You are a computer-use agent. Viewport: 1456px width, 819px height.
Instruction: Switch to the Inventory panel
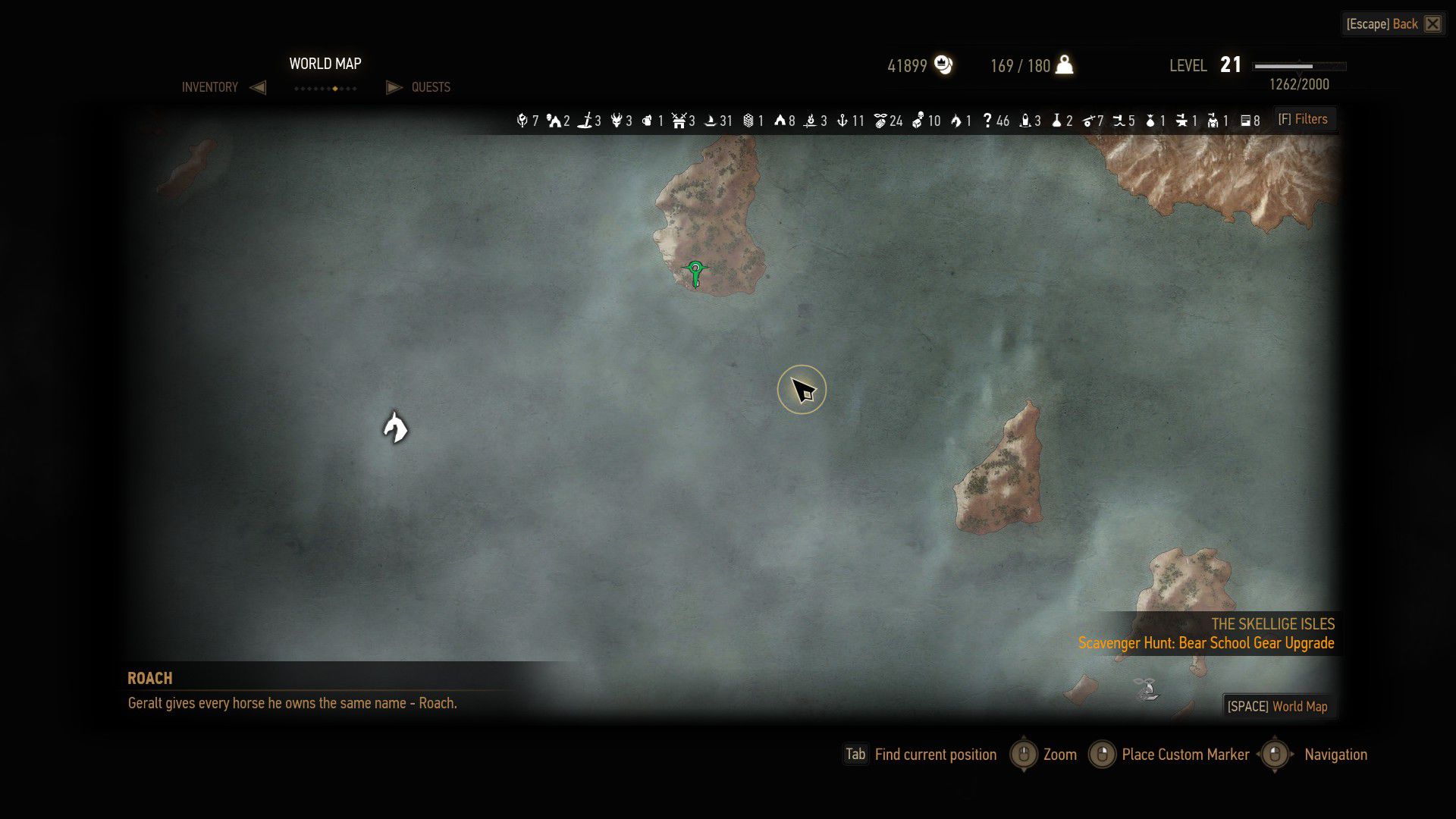tap(210, 87)
